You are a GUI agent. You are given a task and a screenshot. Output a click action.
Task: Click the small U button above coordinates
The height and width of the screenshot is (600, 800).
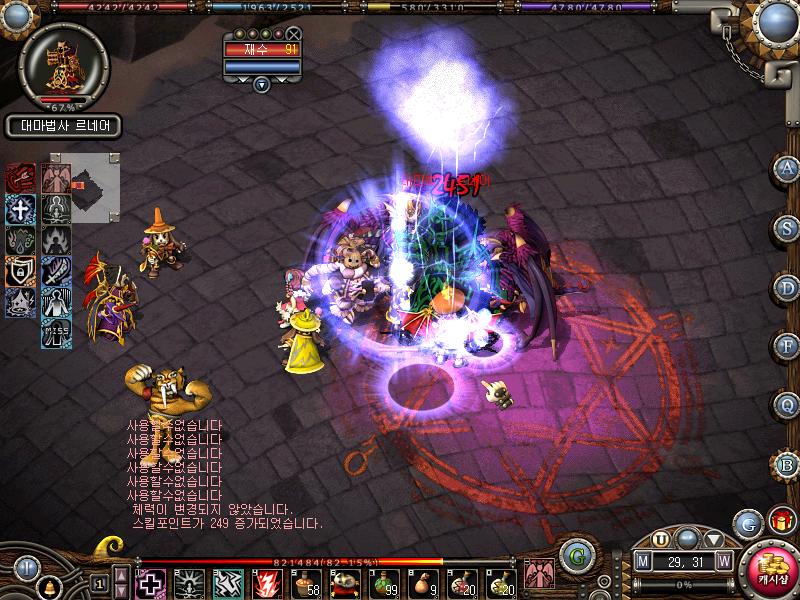[x=661, y=538]
